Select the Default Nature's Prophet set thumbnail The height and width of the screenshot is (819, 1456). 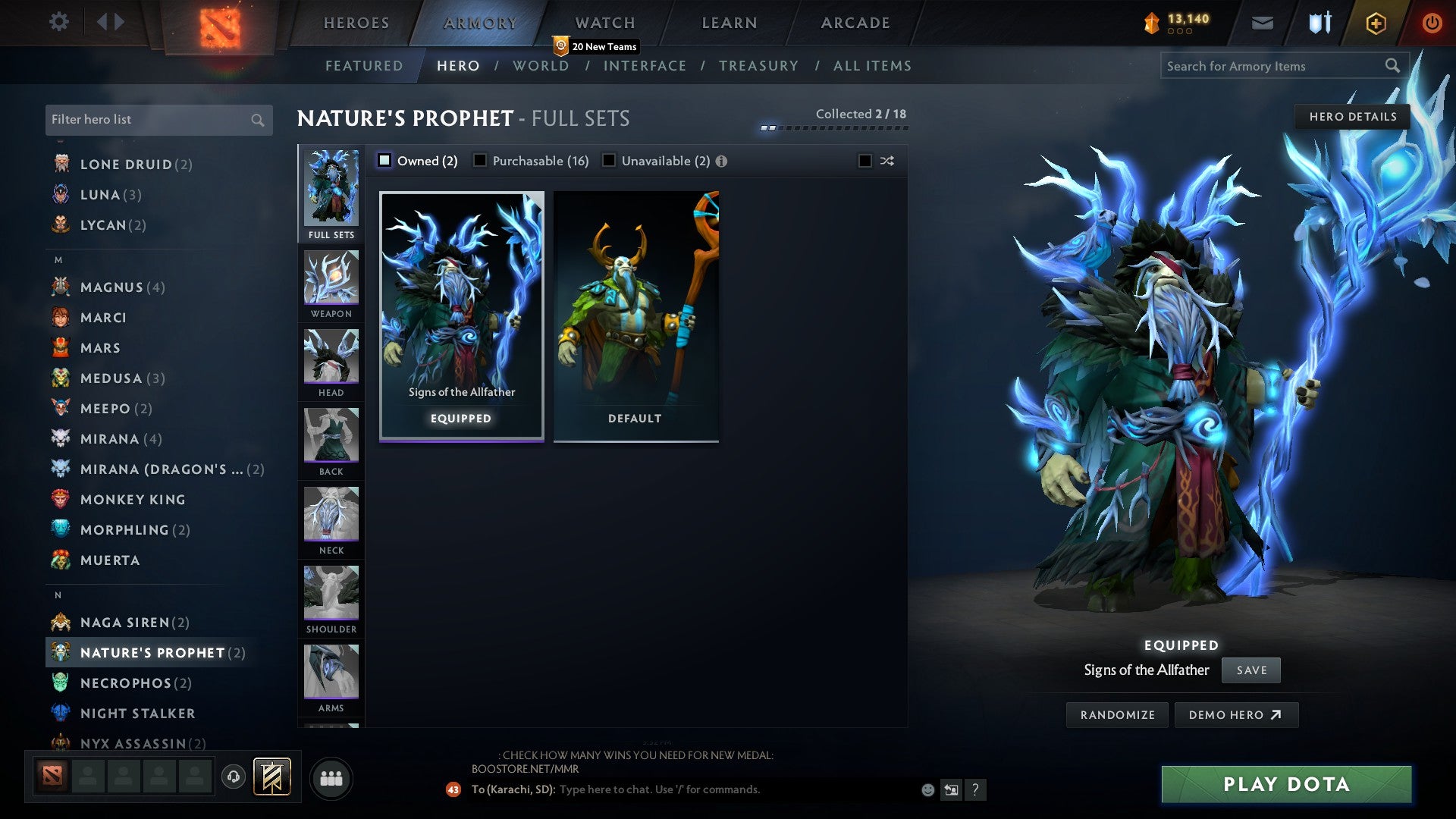(635, 311)
